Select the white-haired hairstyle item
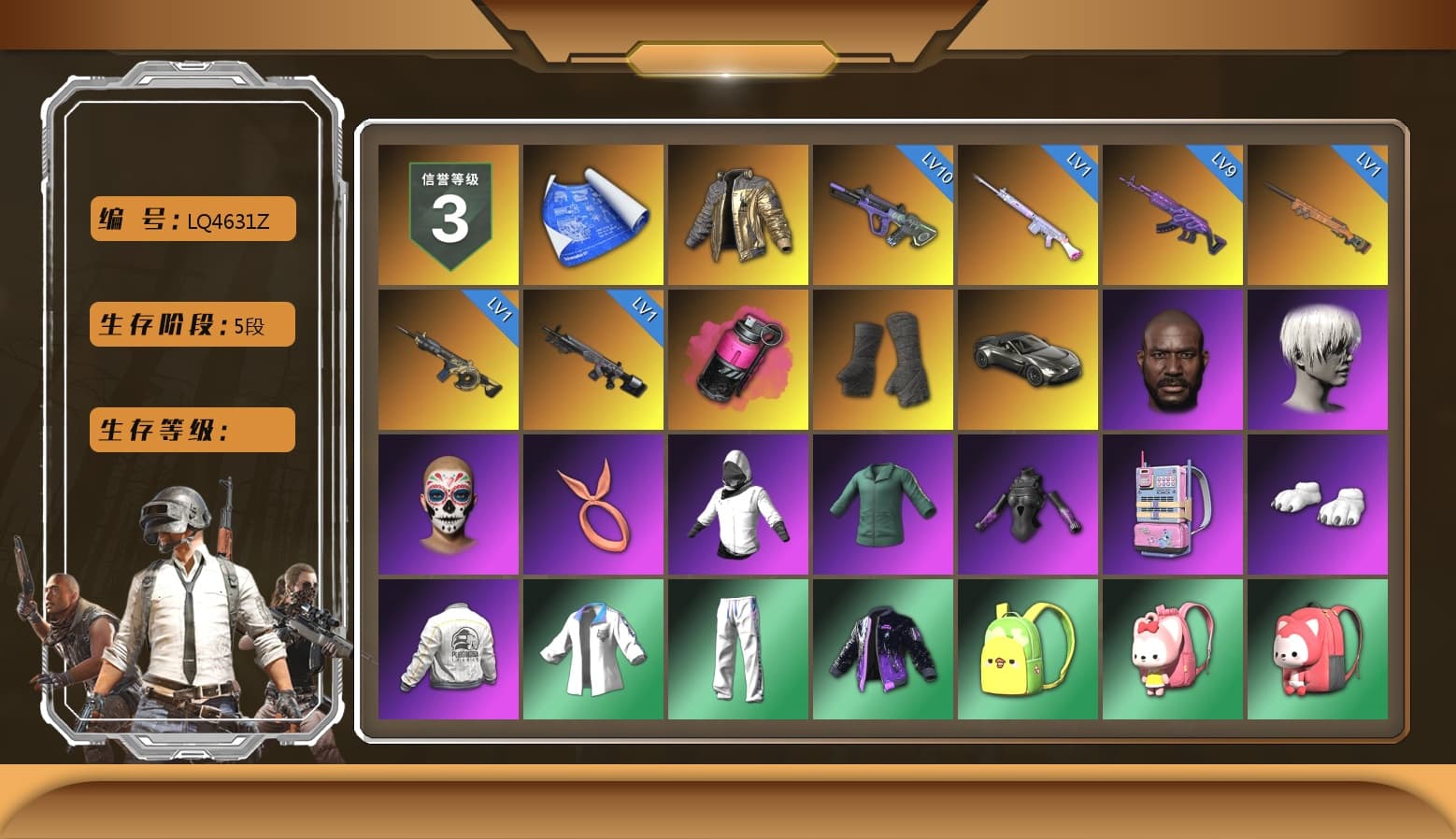 pos(1320,359)
